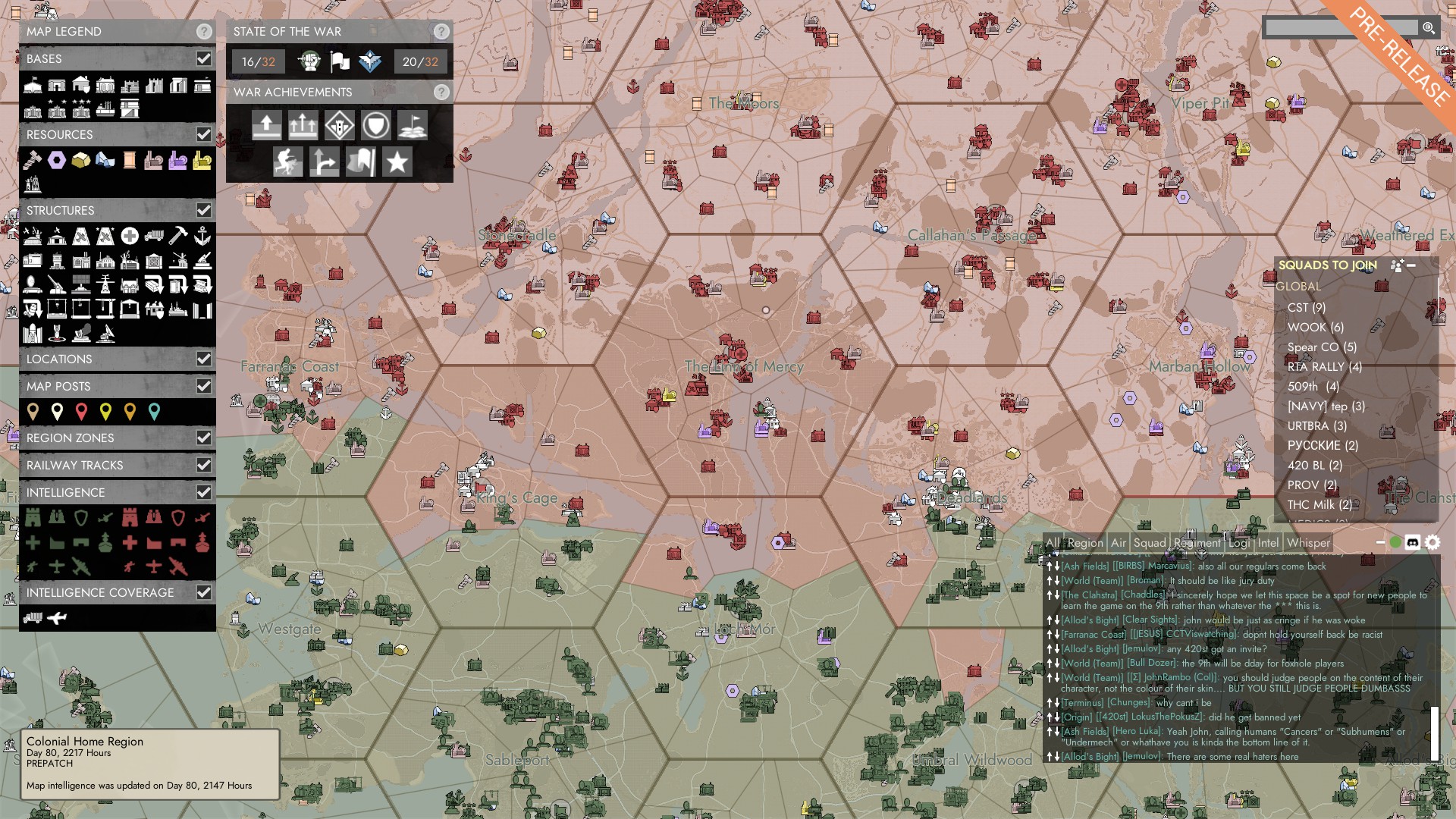The image size is (1456, 819).
Task: Open Discord via the chat Discord icon
Action: [1412, 541]
